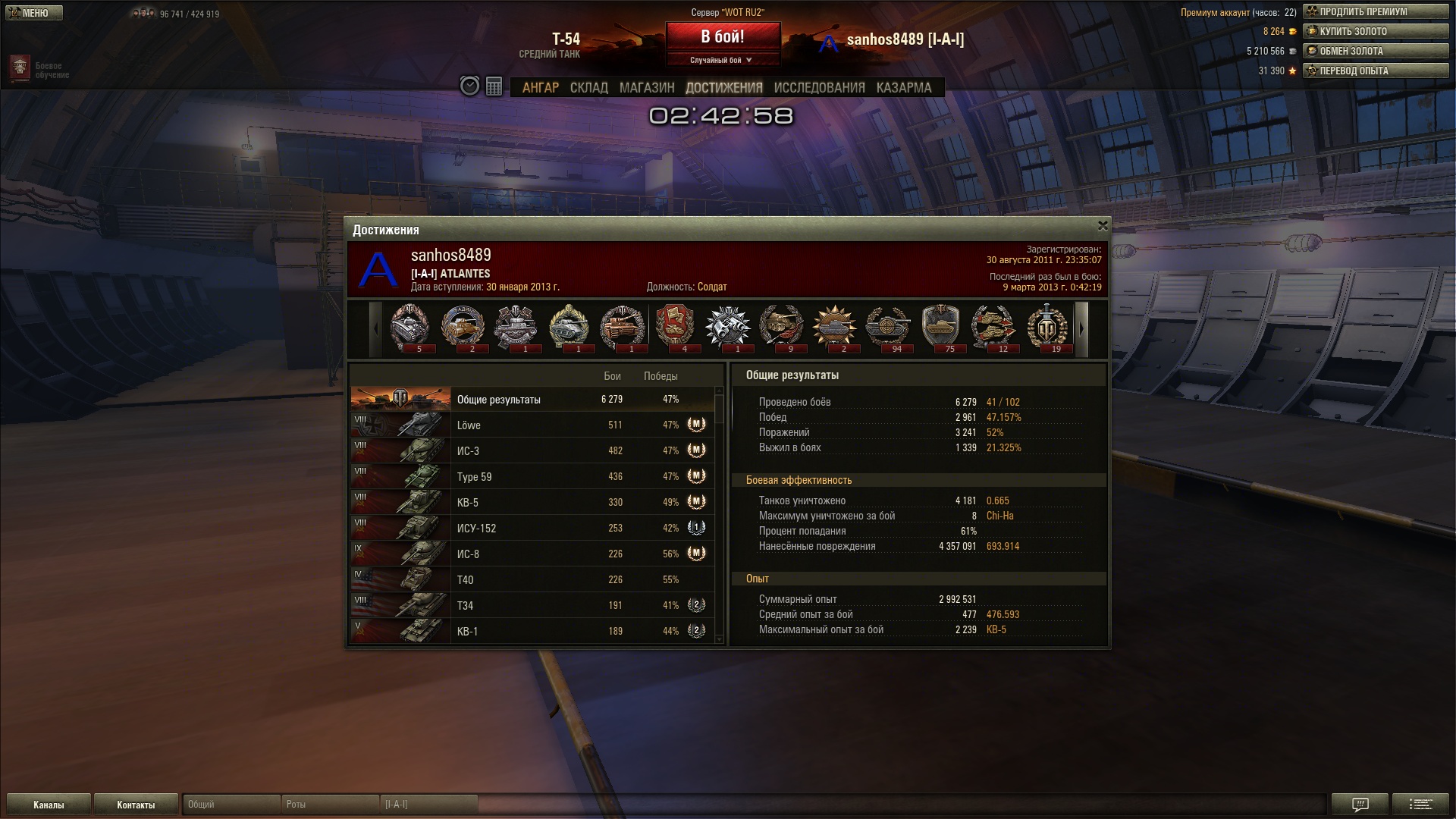1456x819 pixels.
Task: Go to the МАГАЗИН tab
Action: tap(646, 88)
